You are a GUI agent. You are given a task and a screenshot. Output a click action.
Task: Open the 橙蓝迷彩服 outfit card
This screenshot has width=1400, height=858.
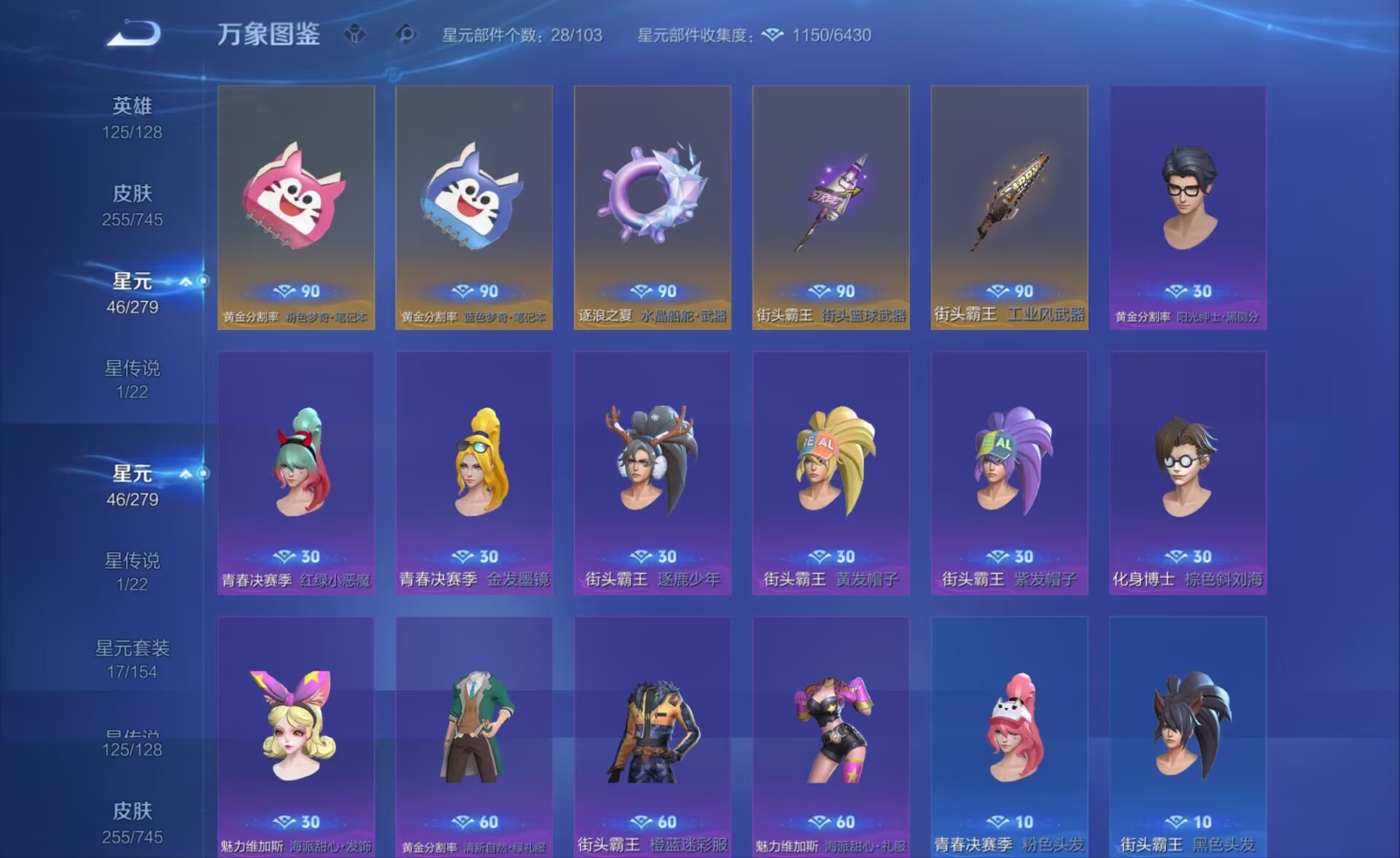coord(653,736)
